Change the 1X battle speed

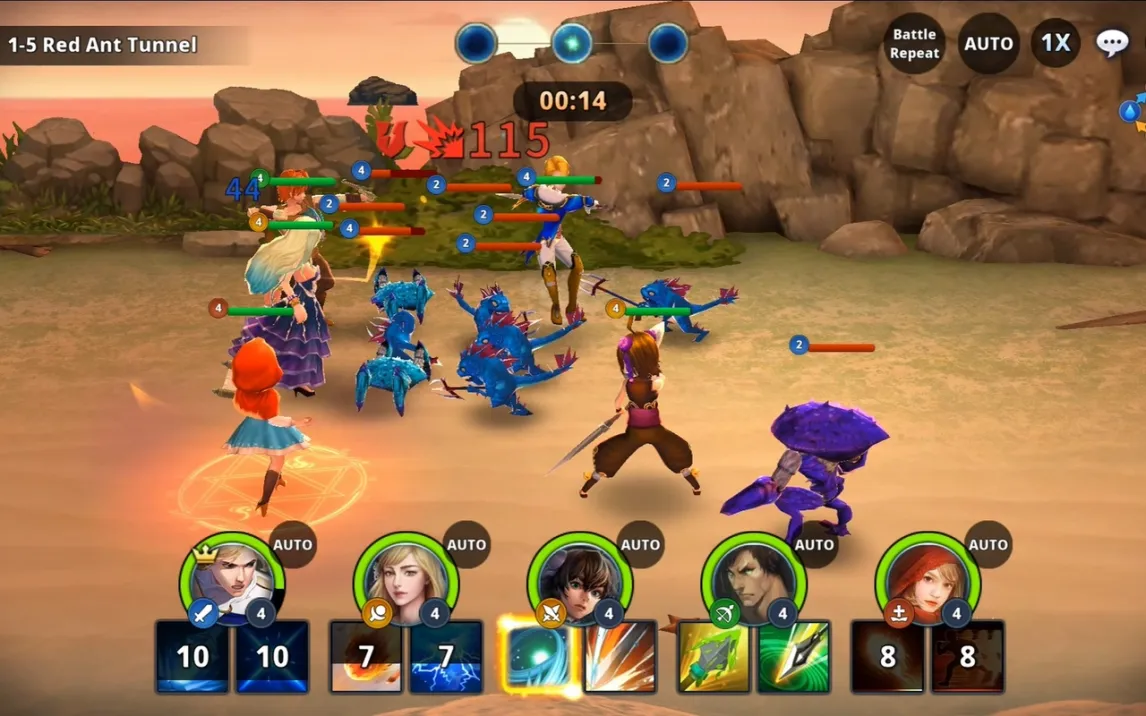coord(1055,43)
